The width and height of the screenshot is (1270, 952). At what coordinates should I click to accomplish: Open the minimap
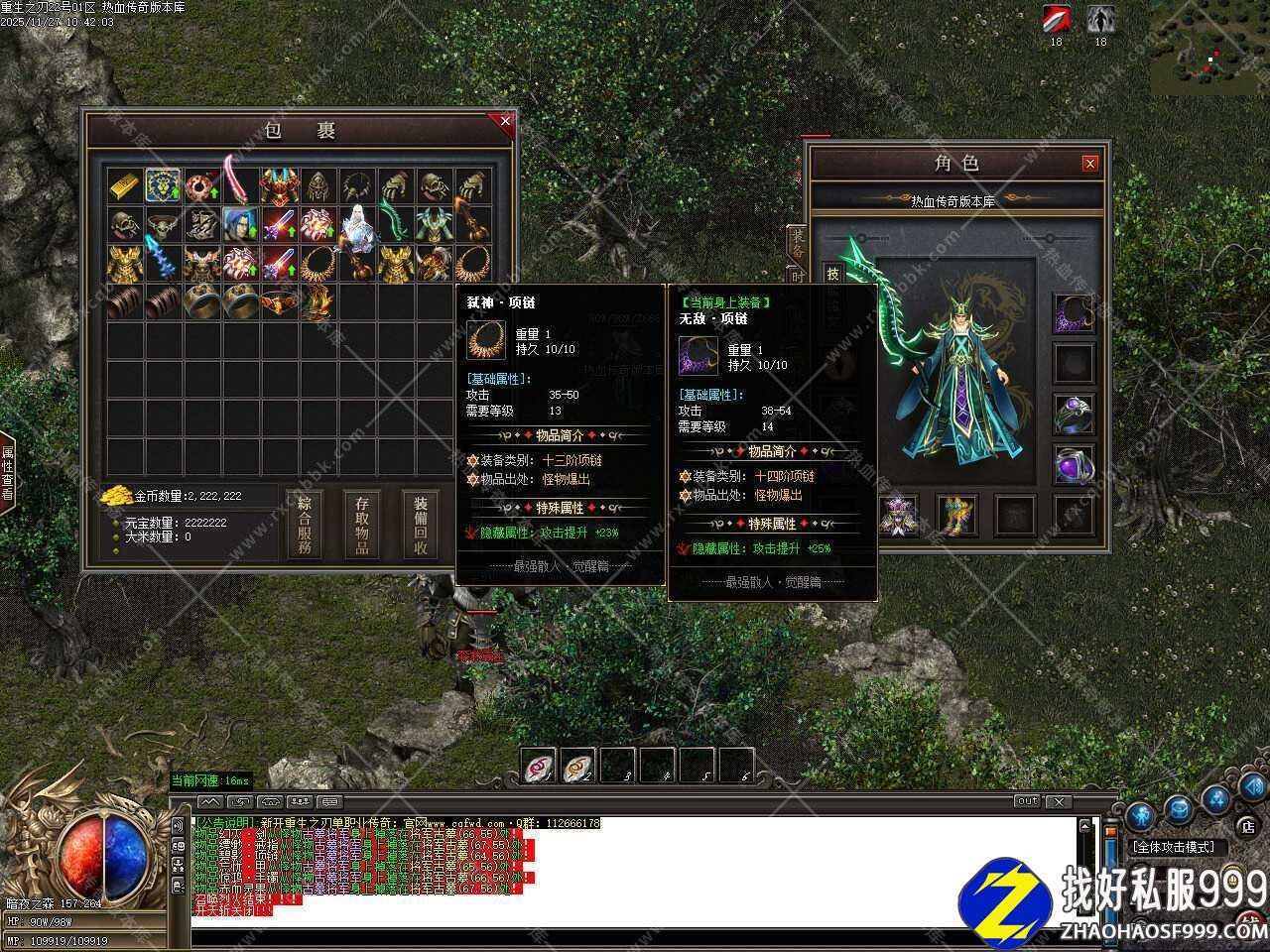coord(1208,48)
